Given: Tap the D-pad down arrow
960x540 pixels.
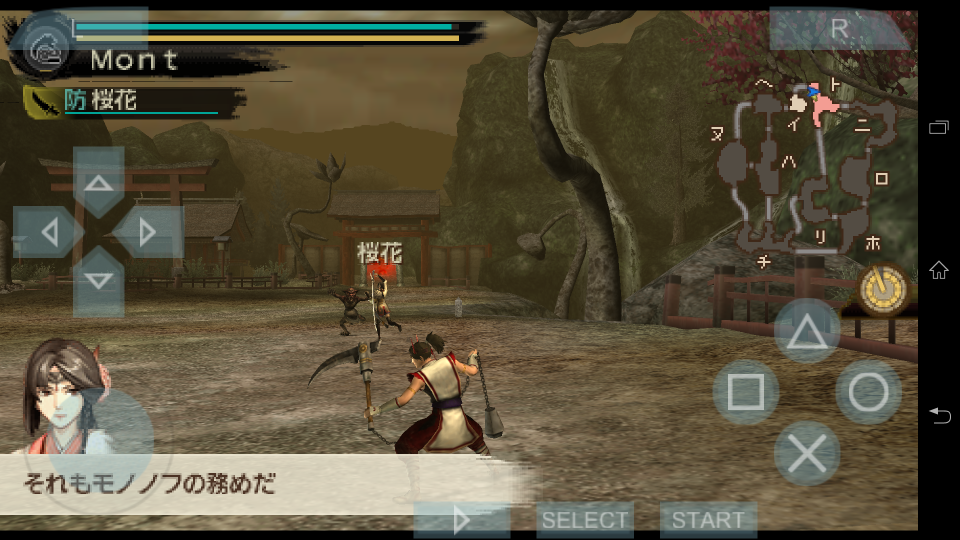Looking at the screenshot, I should coord(98,281).
